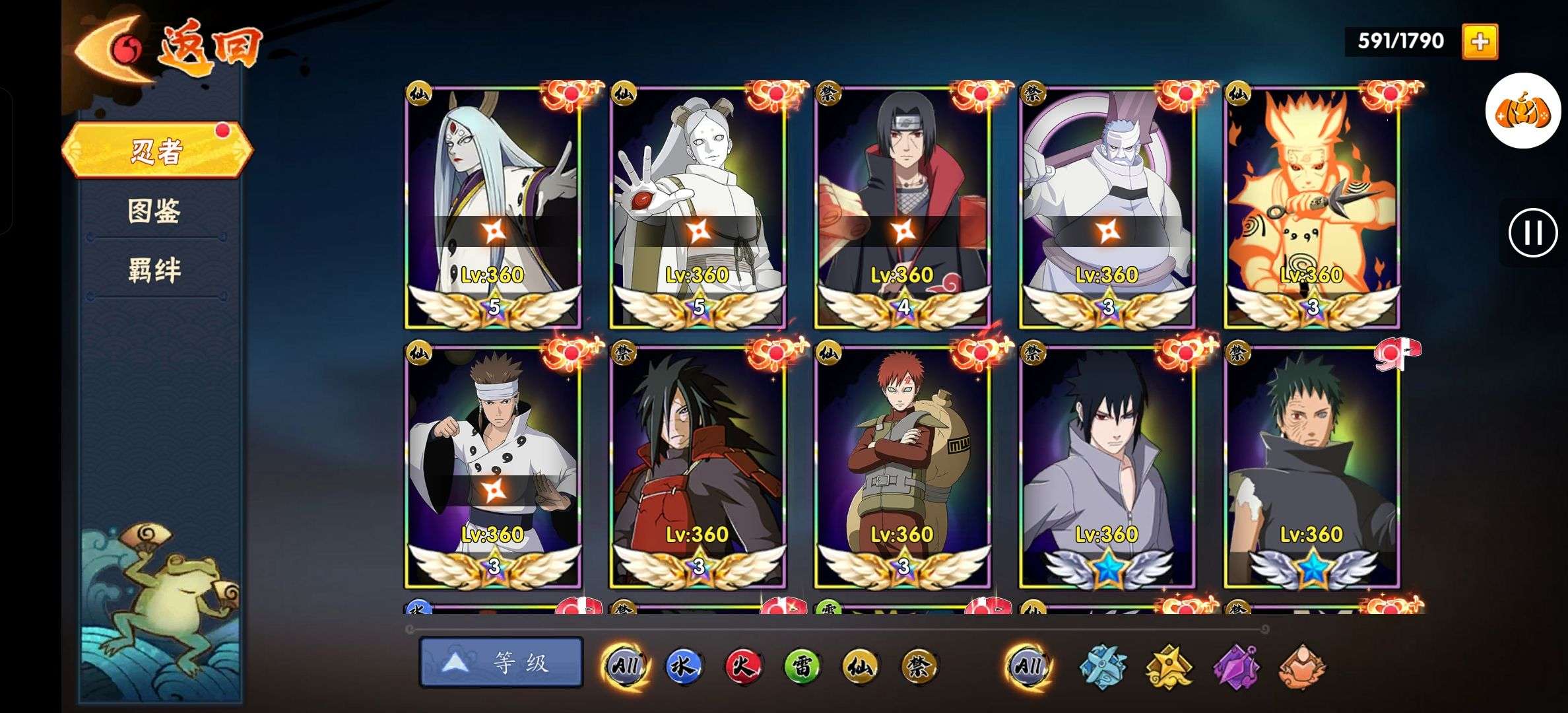Tap the pause button overlay
The height and width of the screenshot is (713, 1568).
(x=1532, y=232)
